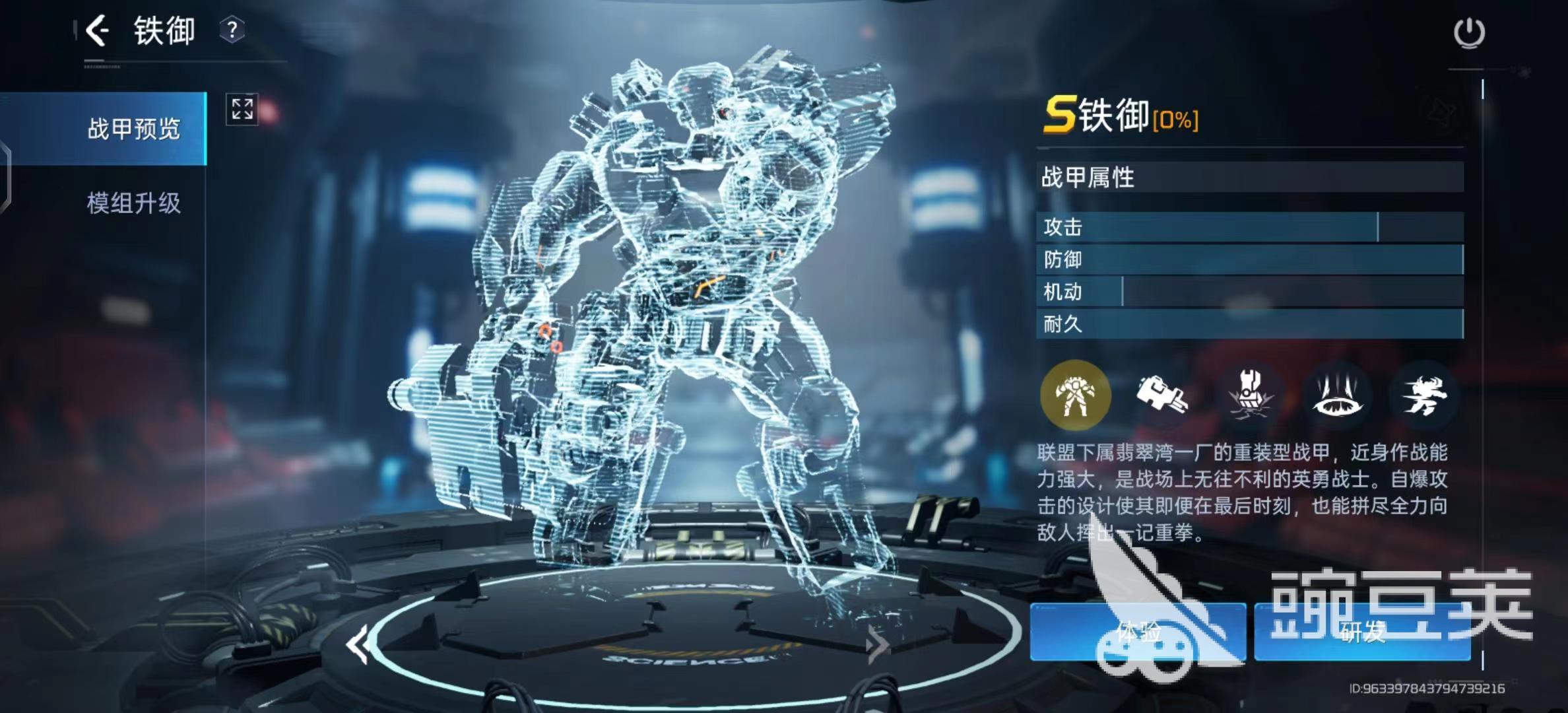Start the 体验 trial of this mech
The height and width of the screenshot is (713, 1568).
pyautogui.click(x=1138, y=632)
